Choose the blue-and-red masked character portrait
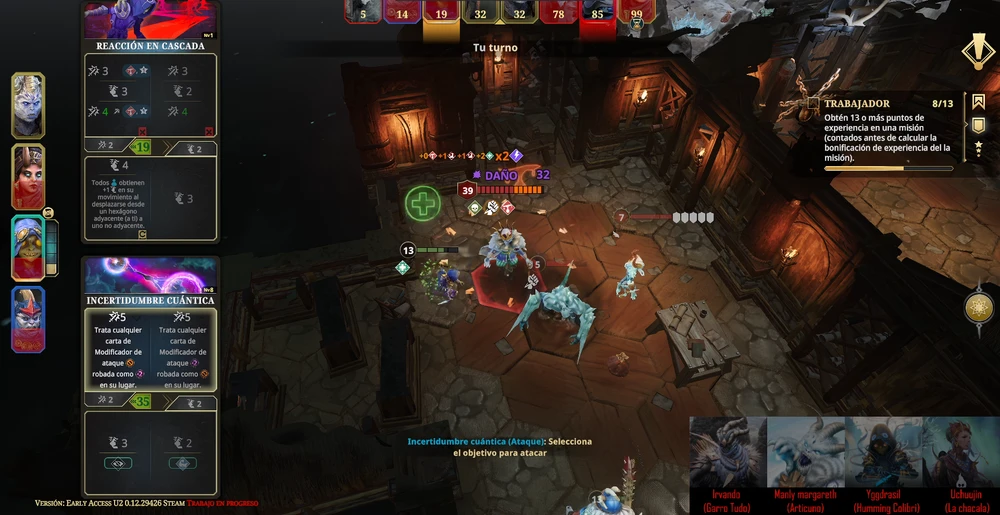 [28, 320]
